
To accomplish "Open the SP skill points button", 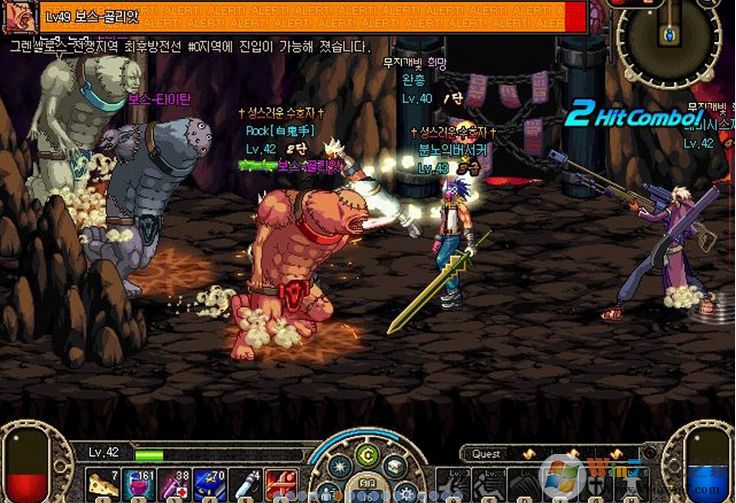I will point(368,484).
